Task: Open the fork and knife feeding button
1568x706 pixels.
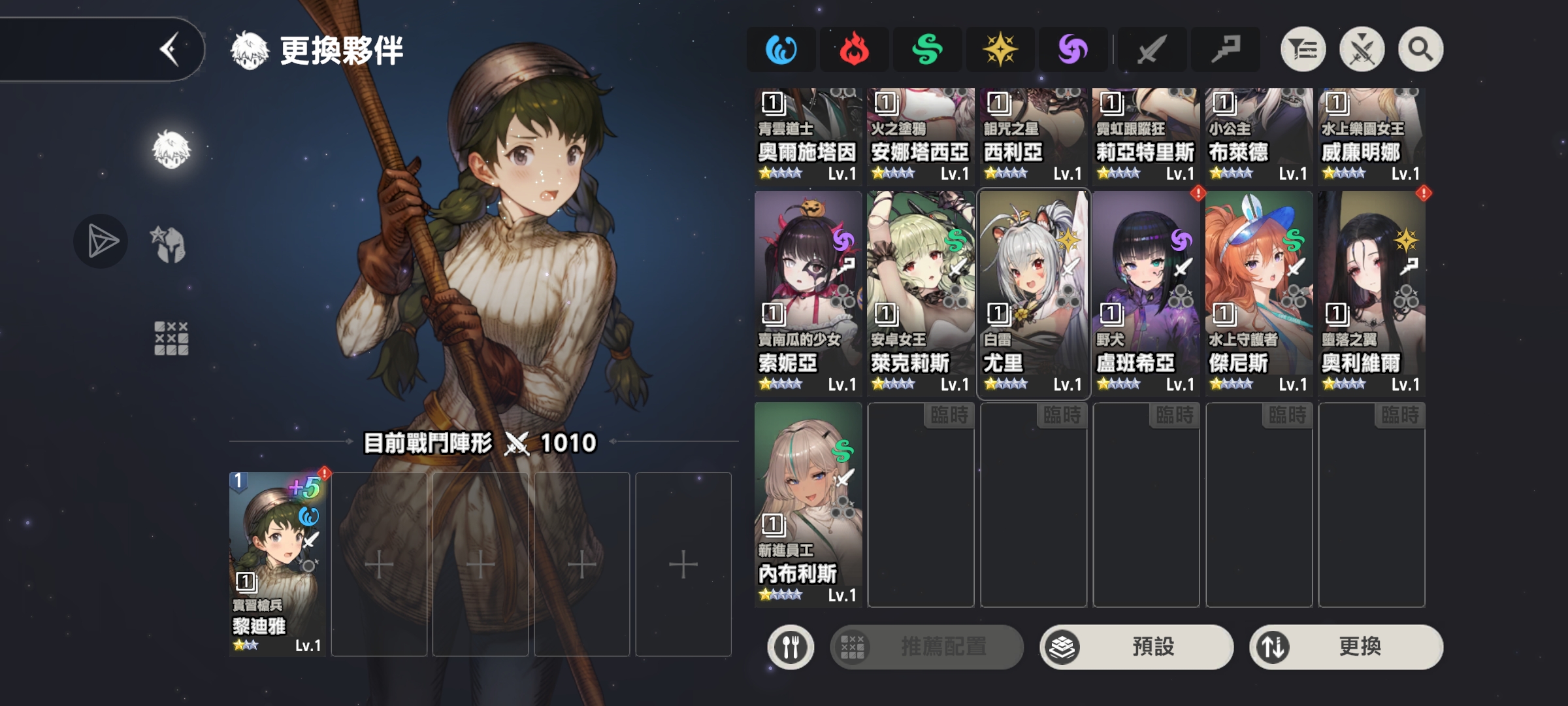Action: 791,647
